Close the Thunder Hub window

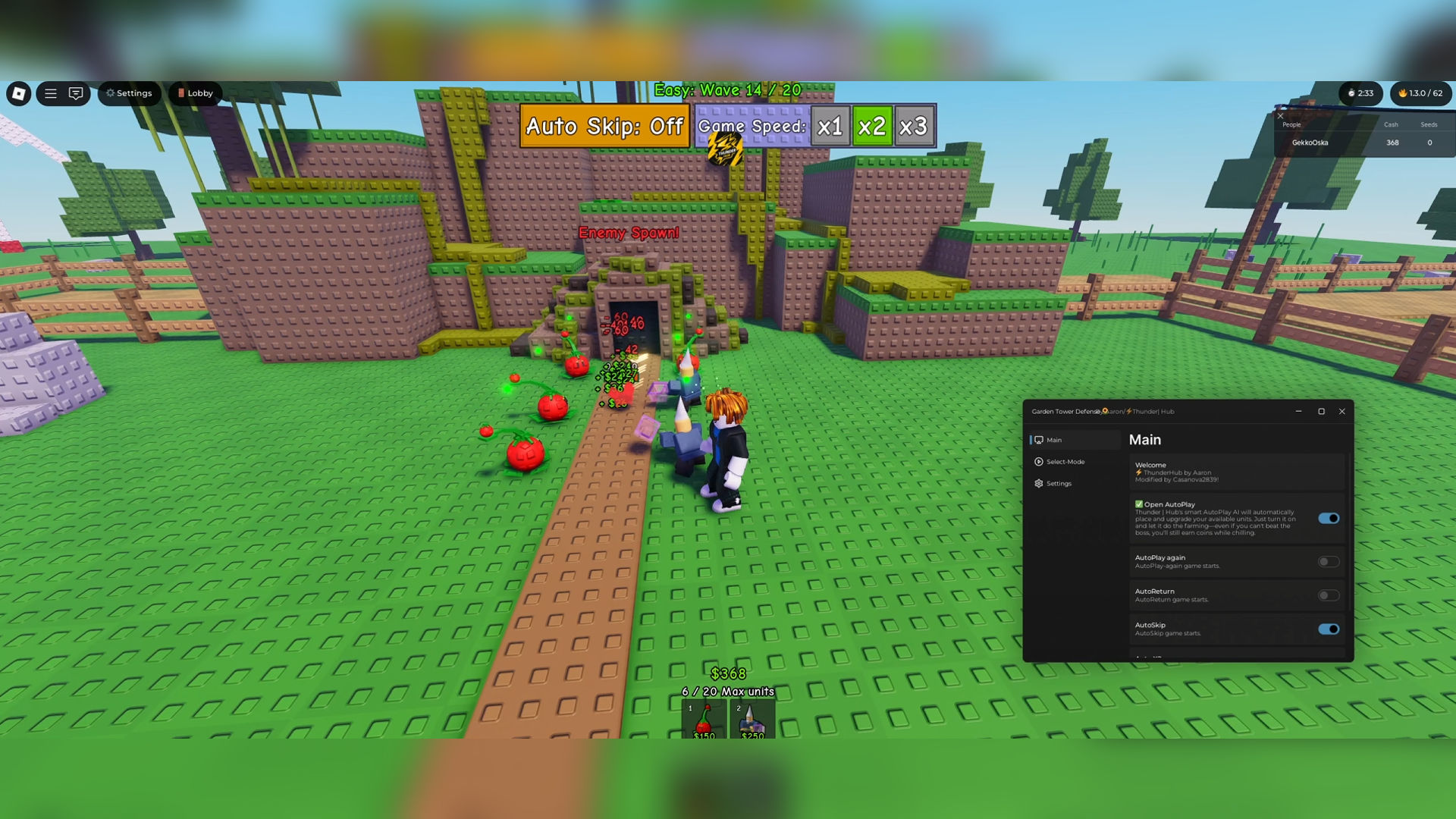(x=1342, y=412)
